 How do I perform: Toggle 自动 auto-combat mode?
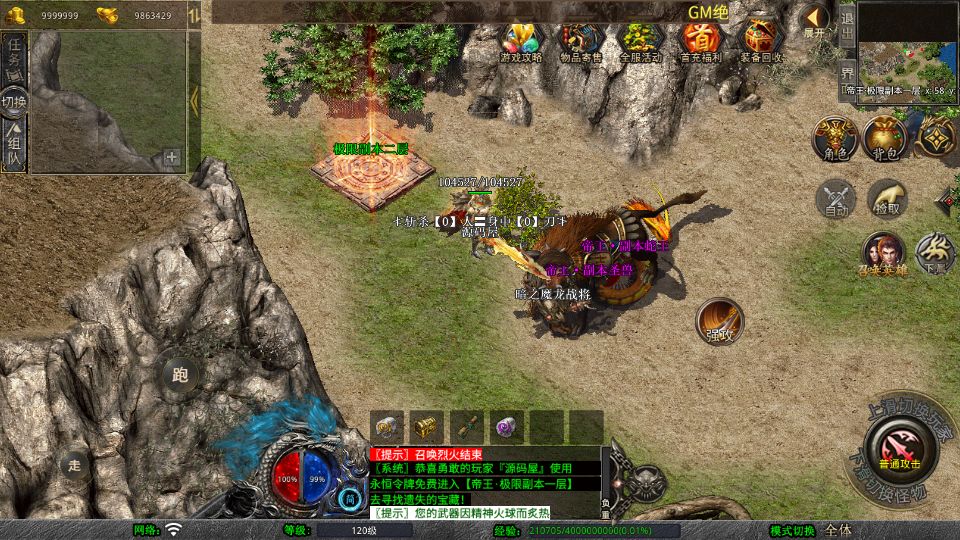click(836, 199)
